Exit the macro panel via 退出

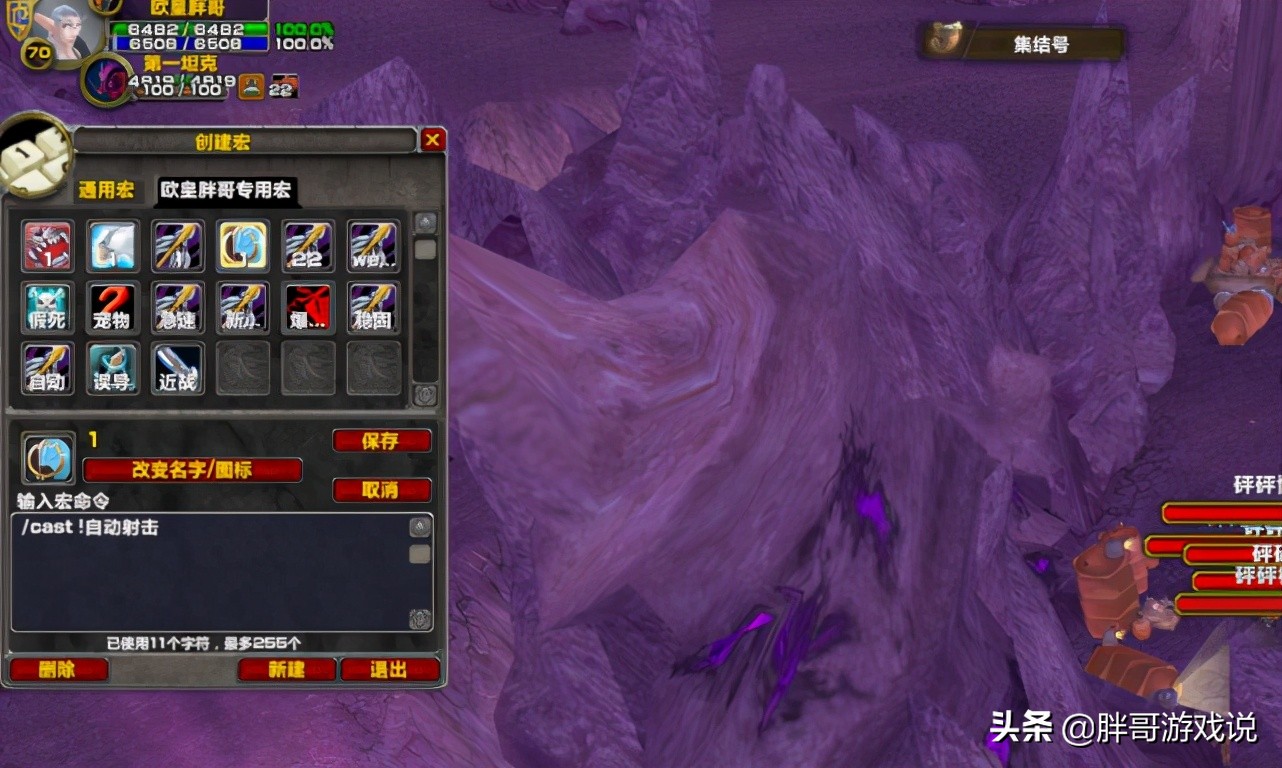click(x=389, y=670)
